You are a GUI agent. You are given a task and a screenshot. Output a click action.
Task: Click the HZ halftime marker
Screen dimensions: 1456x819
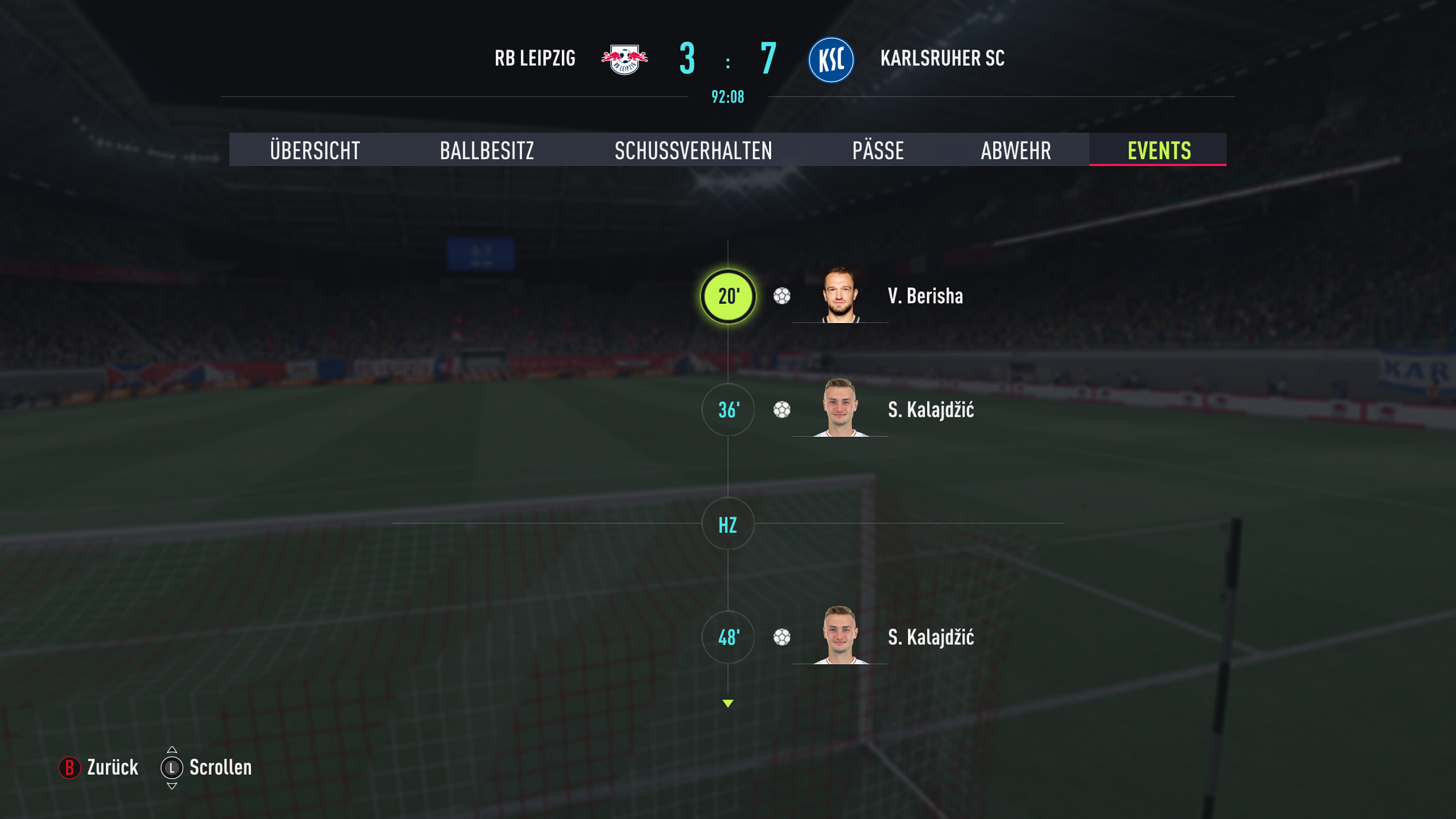[x=728, y=524]
